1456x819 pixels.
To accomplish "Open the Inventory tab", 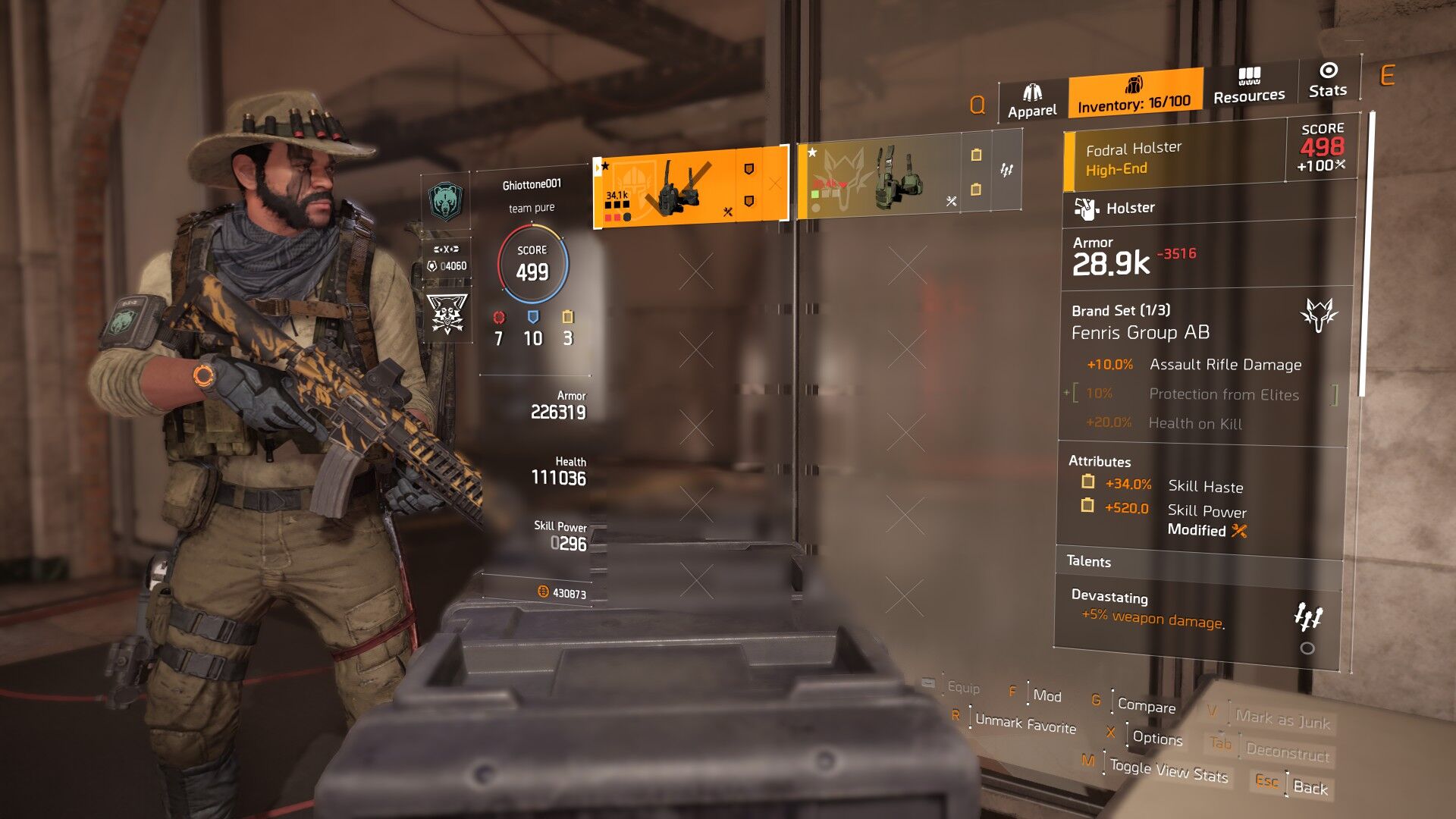I will click(x=1134, y=94).
